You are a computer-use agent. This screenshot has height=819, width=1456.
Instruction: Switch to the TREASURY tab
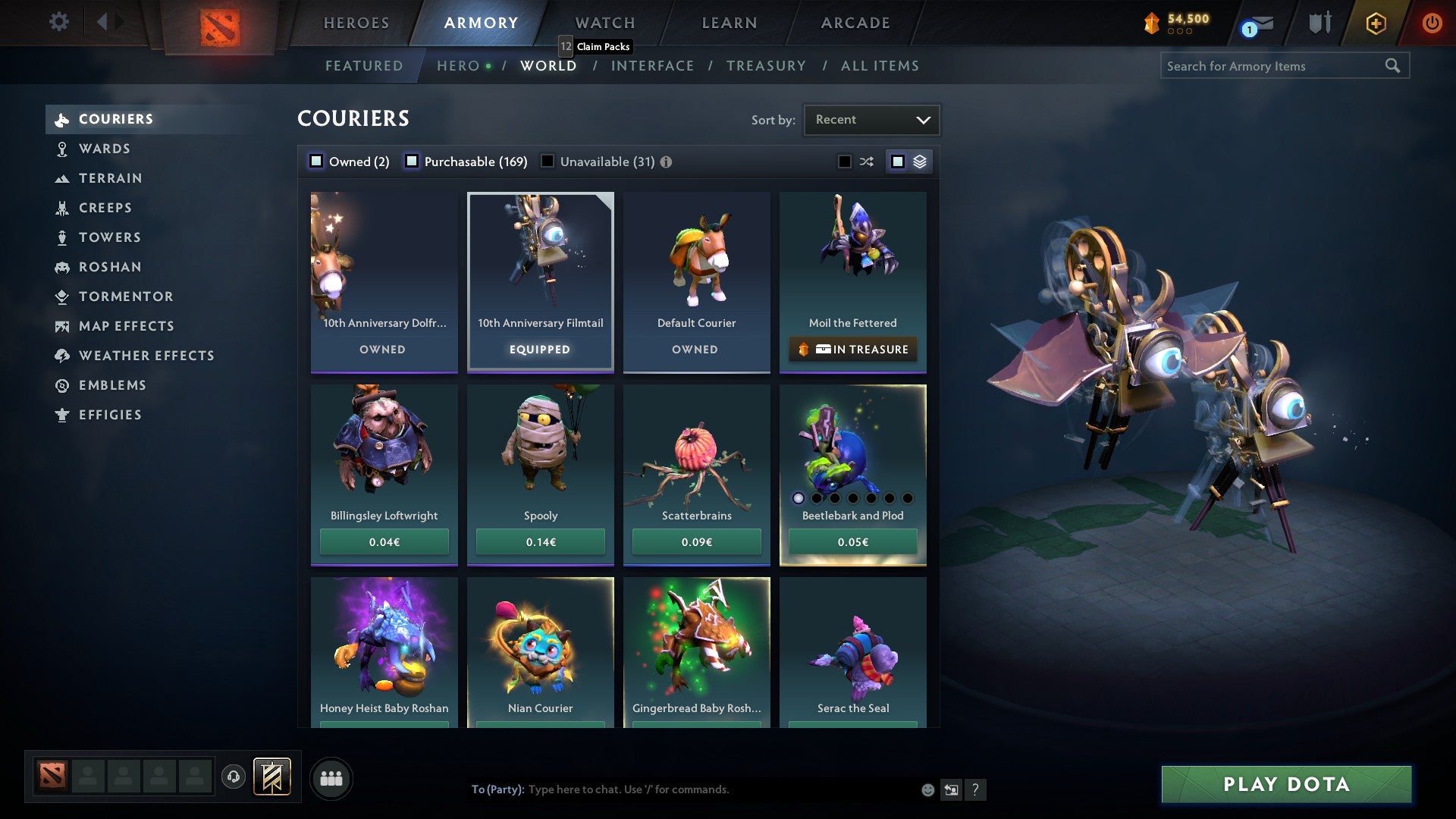pyautogui.click(x=767, y=66)
